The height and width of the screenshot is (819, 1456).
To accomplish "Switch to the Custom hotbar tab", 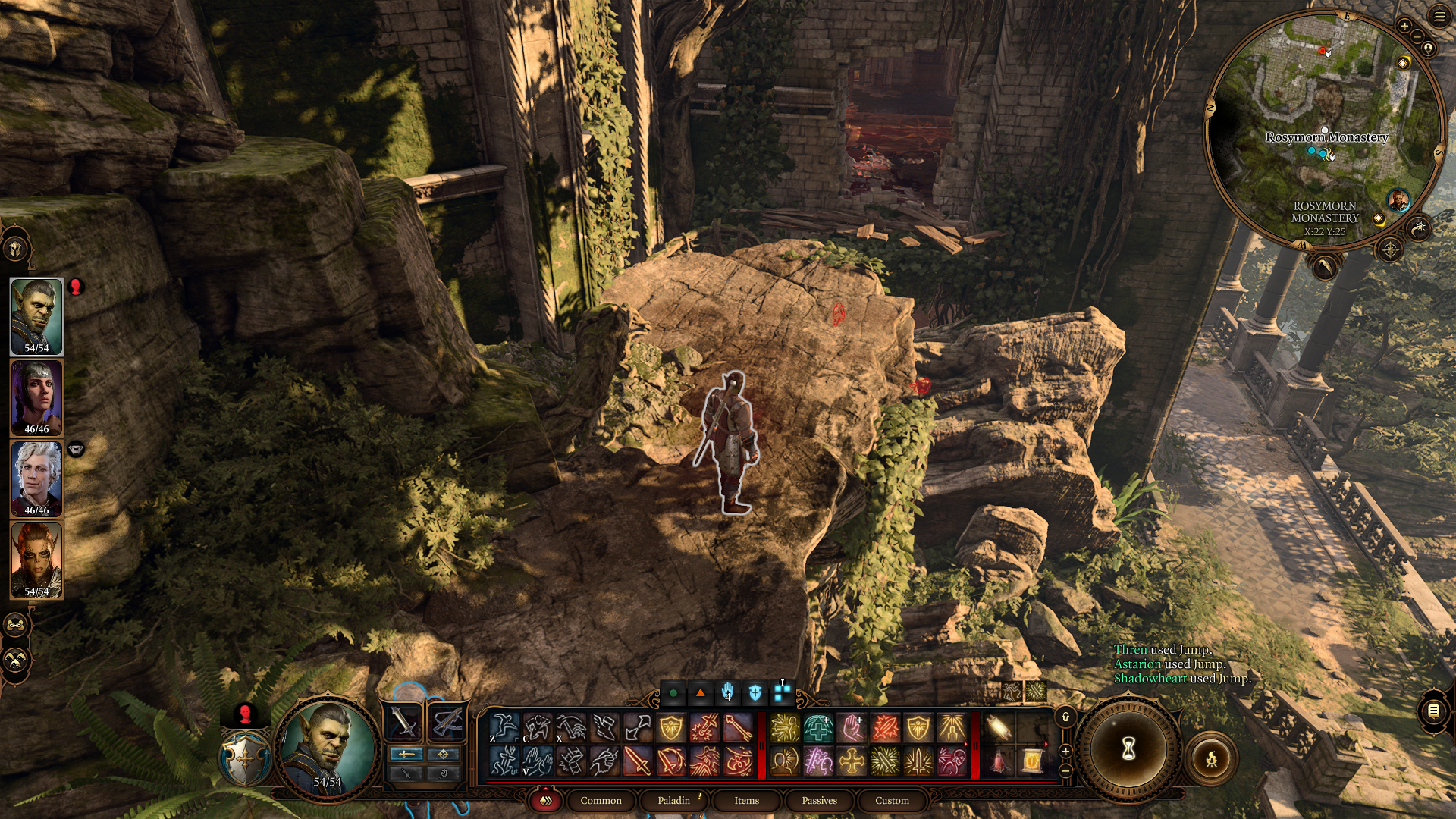I will [x=892, y=800].
